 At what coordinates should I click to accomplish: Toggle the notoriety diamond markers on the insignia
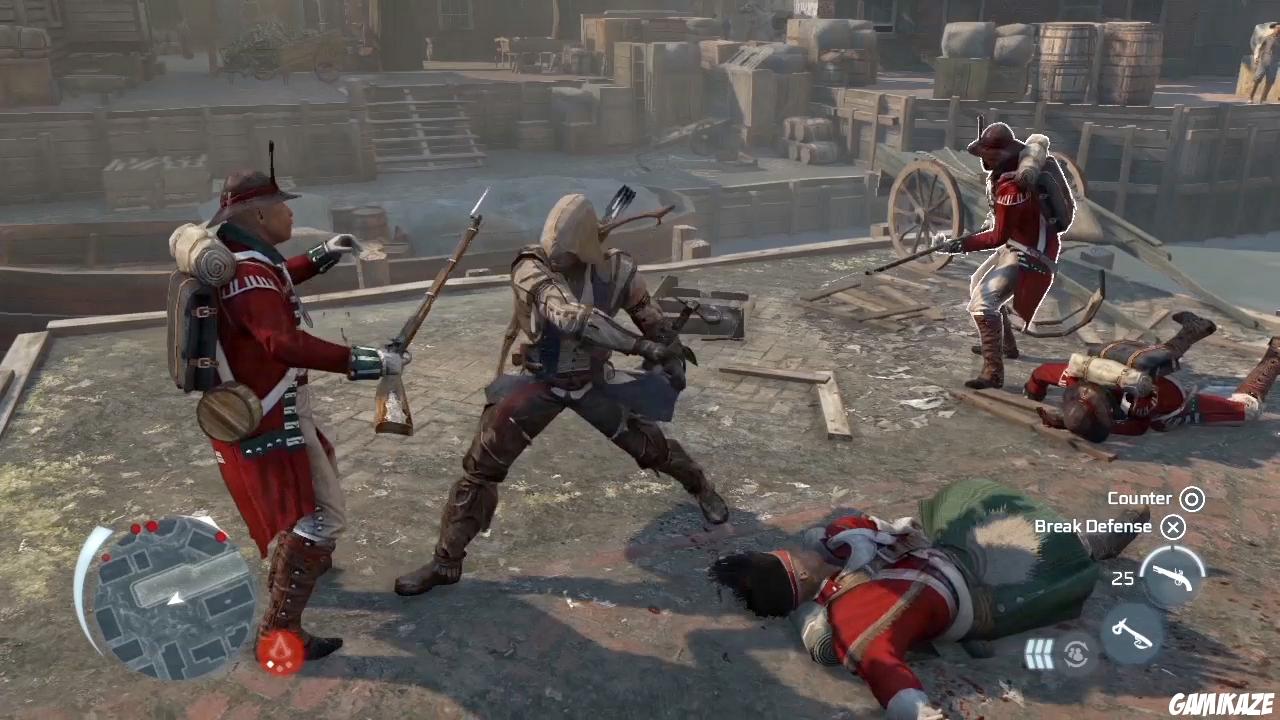[x=281, y=664]
